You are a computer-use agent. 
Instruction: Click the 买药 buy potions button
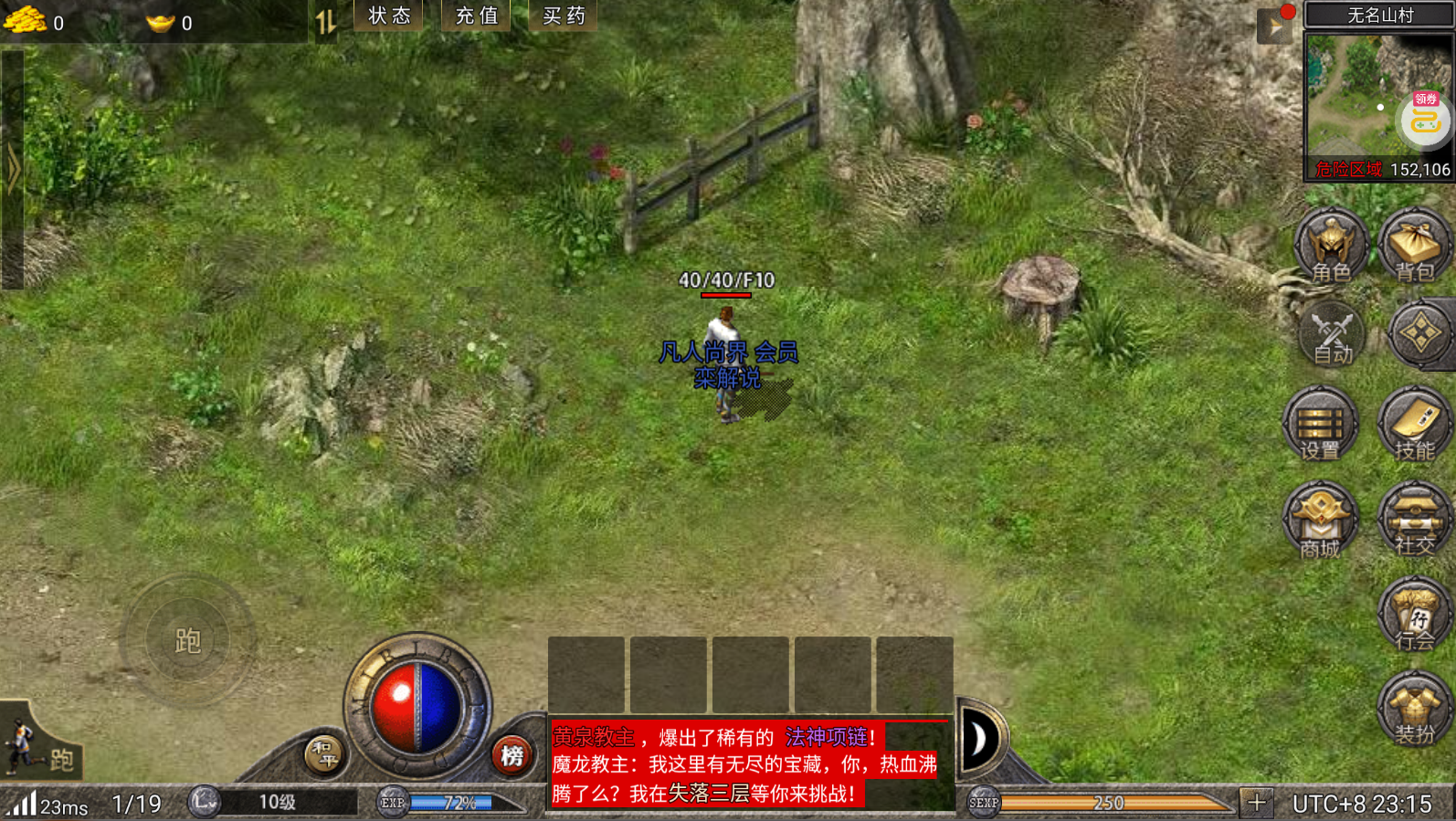[x=564, y=16]
